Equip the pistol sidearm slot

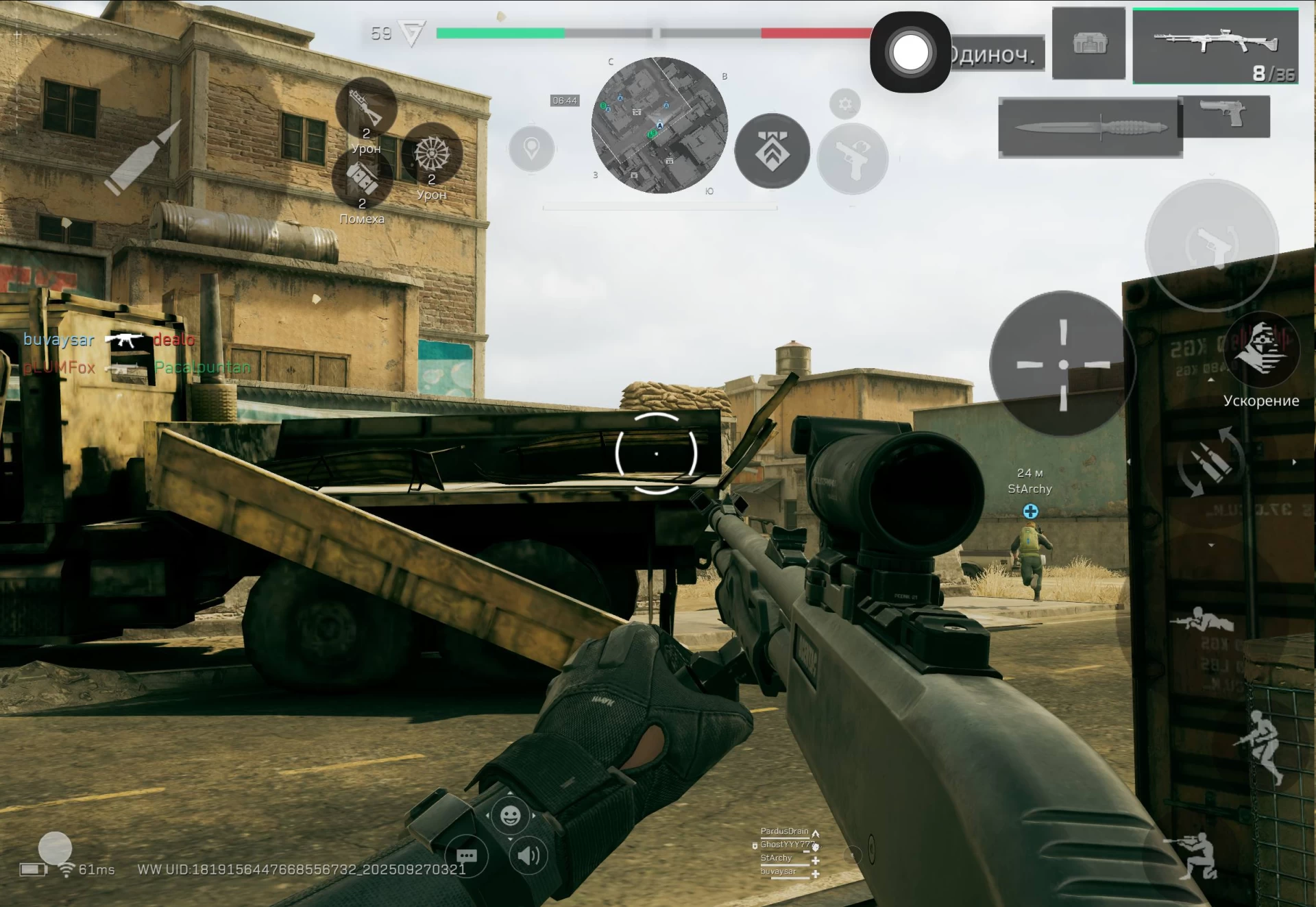(1224, 114)
